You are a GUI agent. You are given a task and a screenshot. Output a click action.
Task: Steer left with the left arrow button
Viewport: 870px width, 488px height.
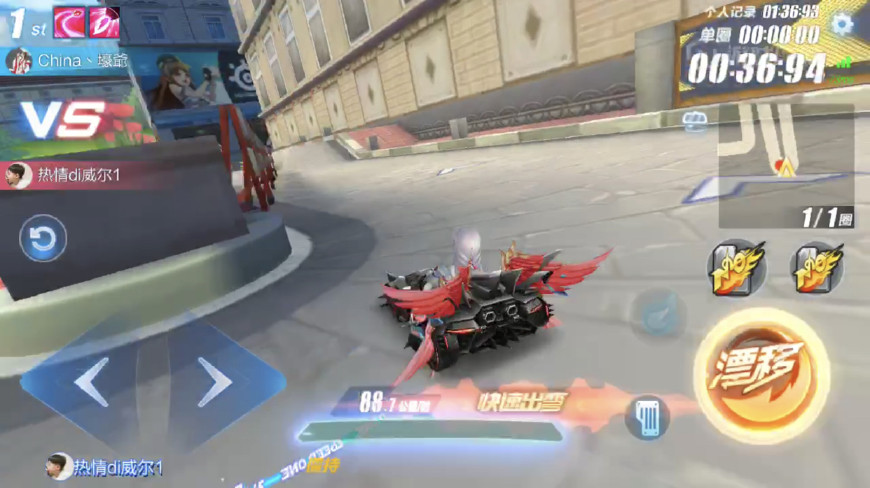(x=91, y=382)
